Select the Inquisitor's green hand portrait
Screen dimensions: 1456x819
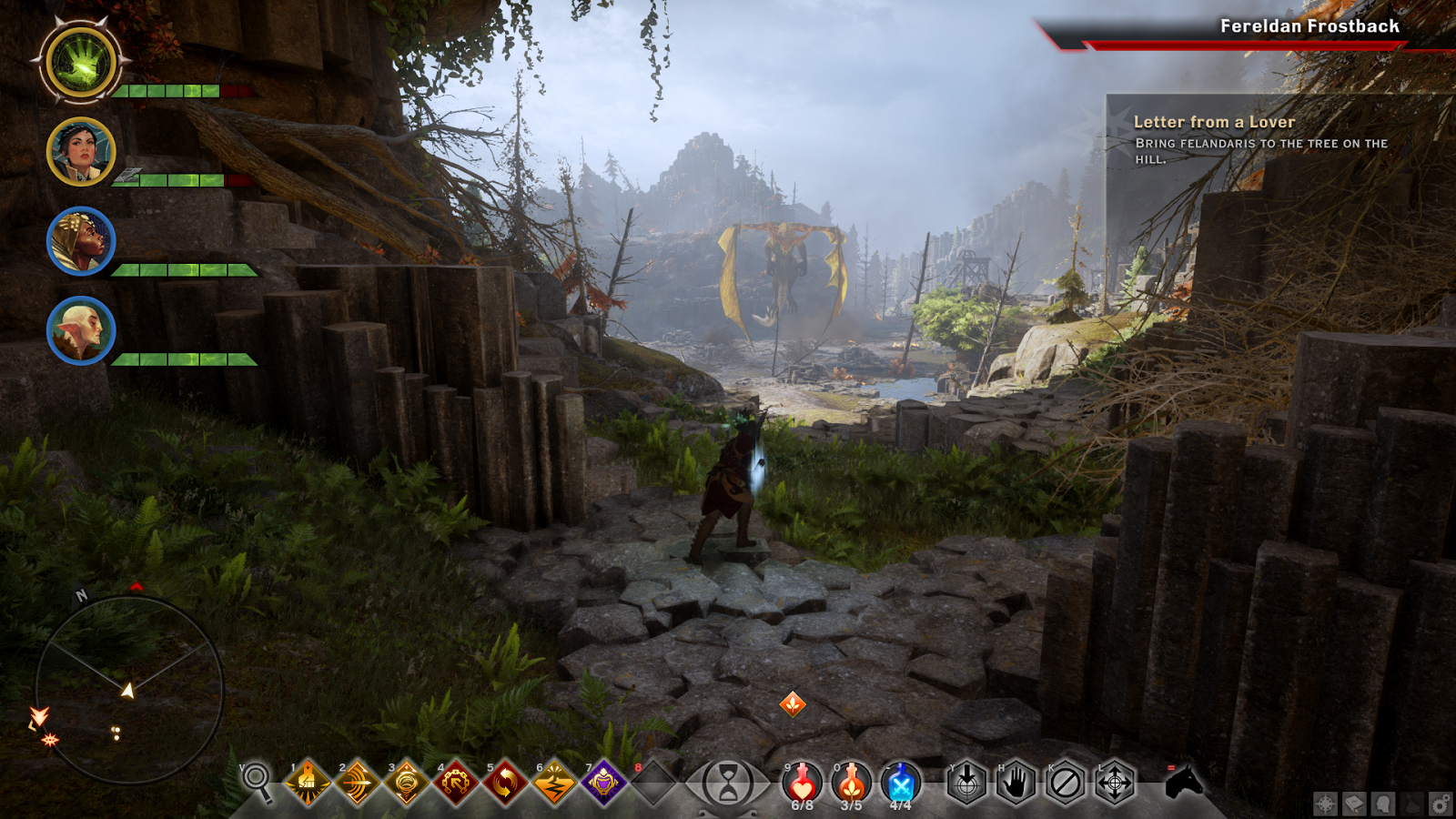pyautogui.click(x=81, y=63)
